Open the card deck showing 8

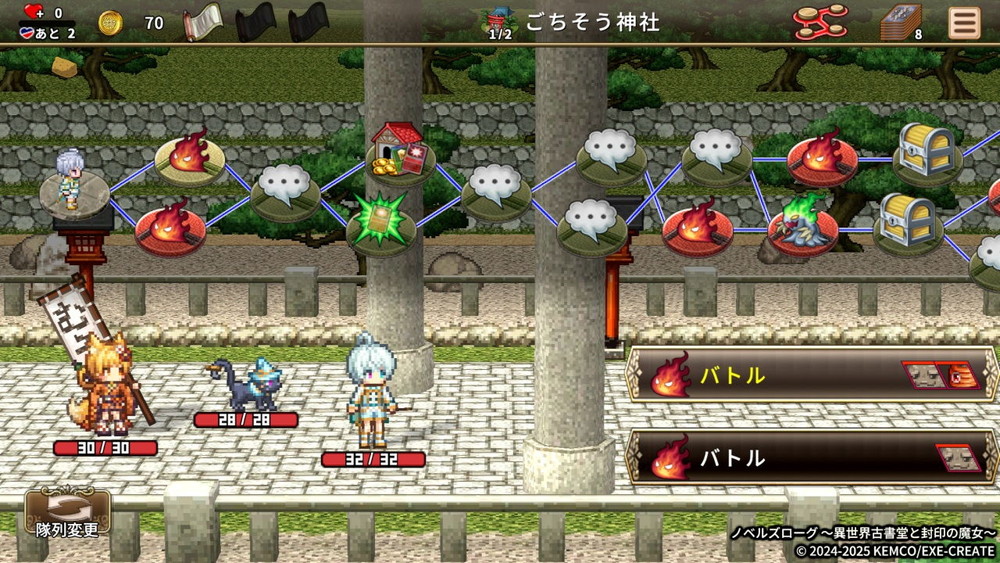[901, 22]
